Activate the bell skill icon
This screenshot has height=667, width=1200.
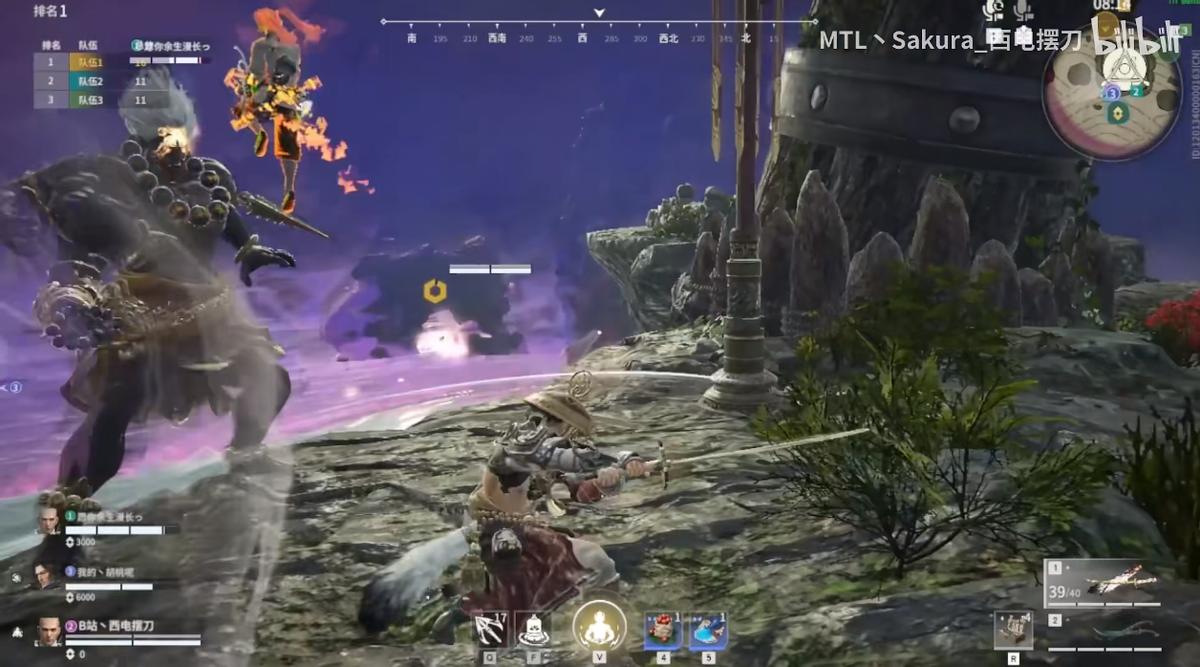534,630
